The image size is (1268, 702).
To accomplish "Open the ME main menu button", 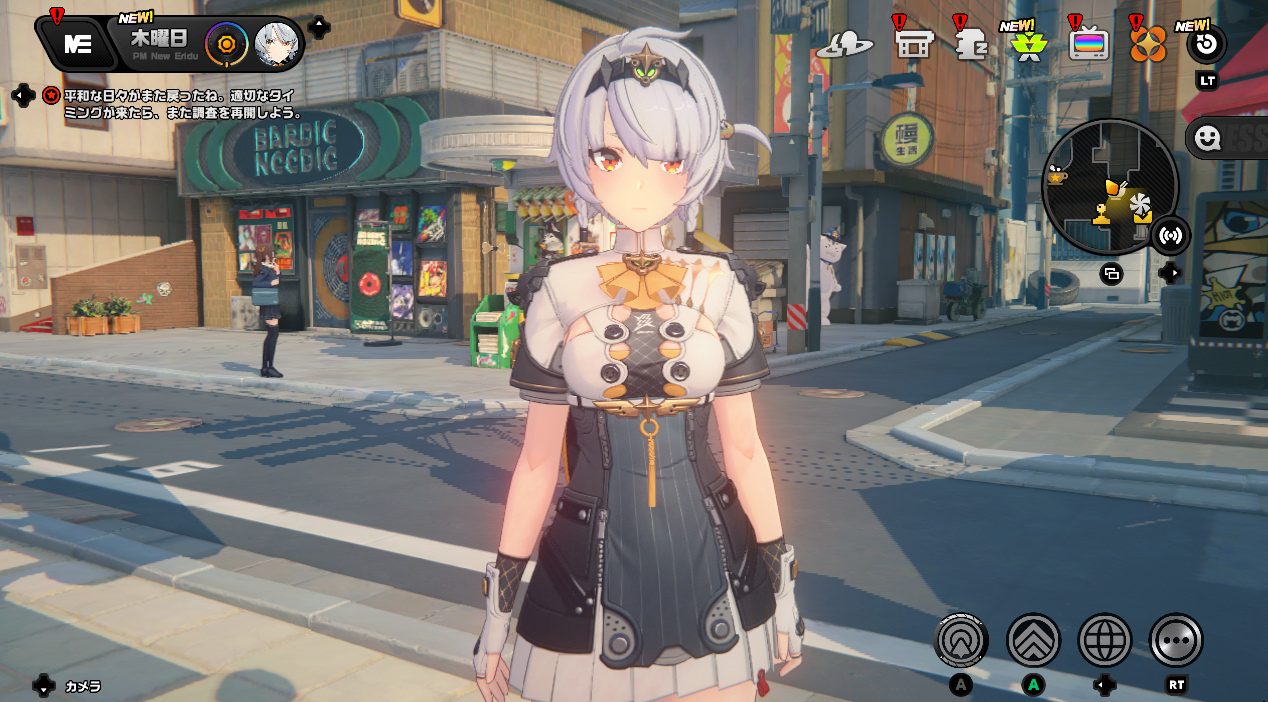I will pos(77,44).
